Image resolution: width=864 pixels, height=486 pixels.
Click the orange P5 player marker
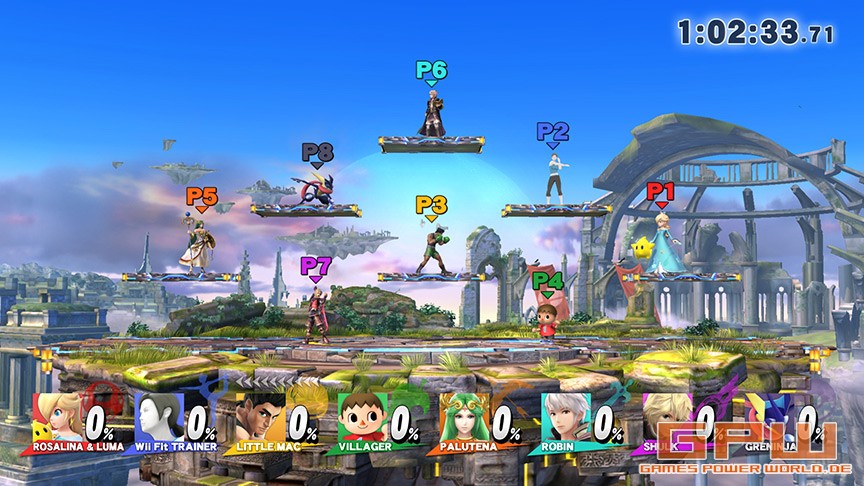[x=201, y=200]
